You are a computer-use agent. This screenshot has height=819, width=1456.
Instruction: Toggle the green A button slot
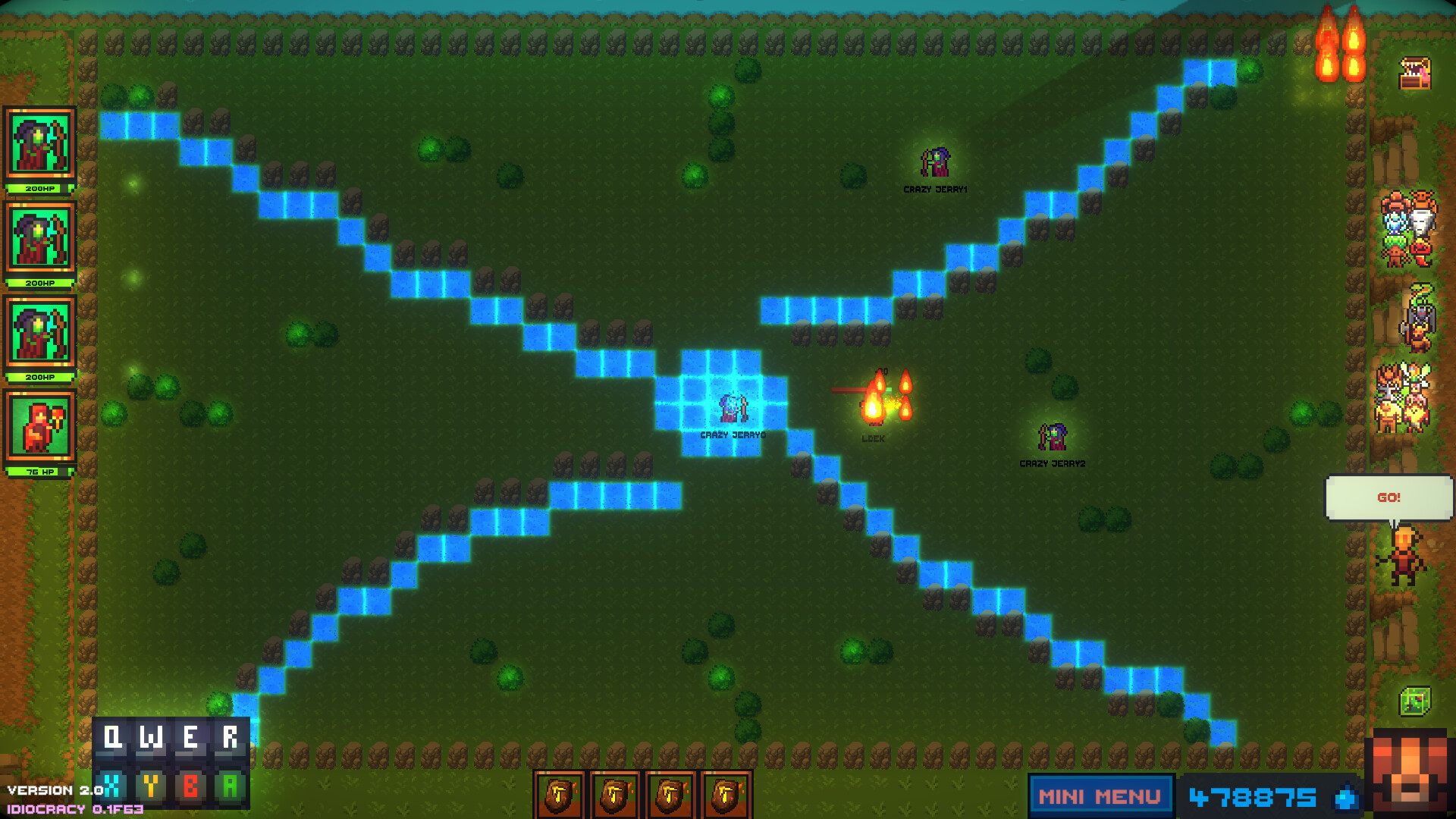[x=229, y=786]
